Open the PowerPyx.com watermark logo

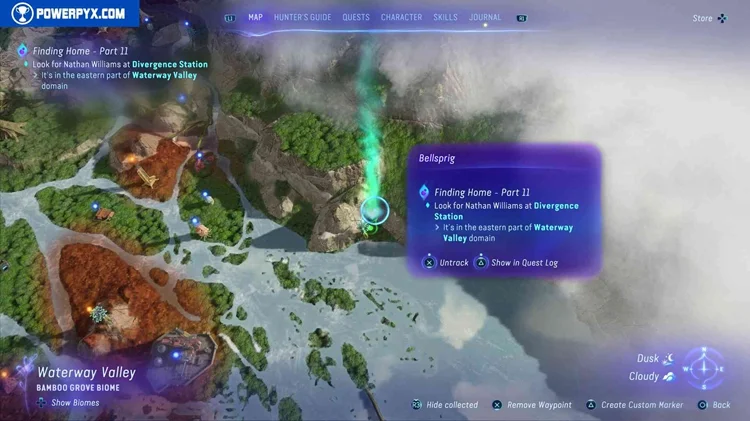click(70, 13)
